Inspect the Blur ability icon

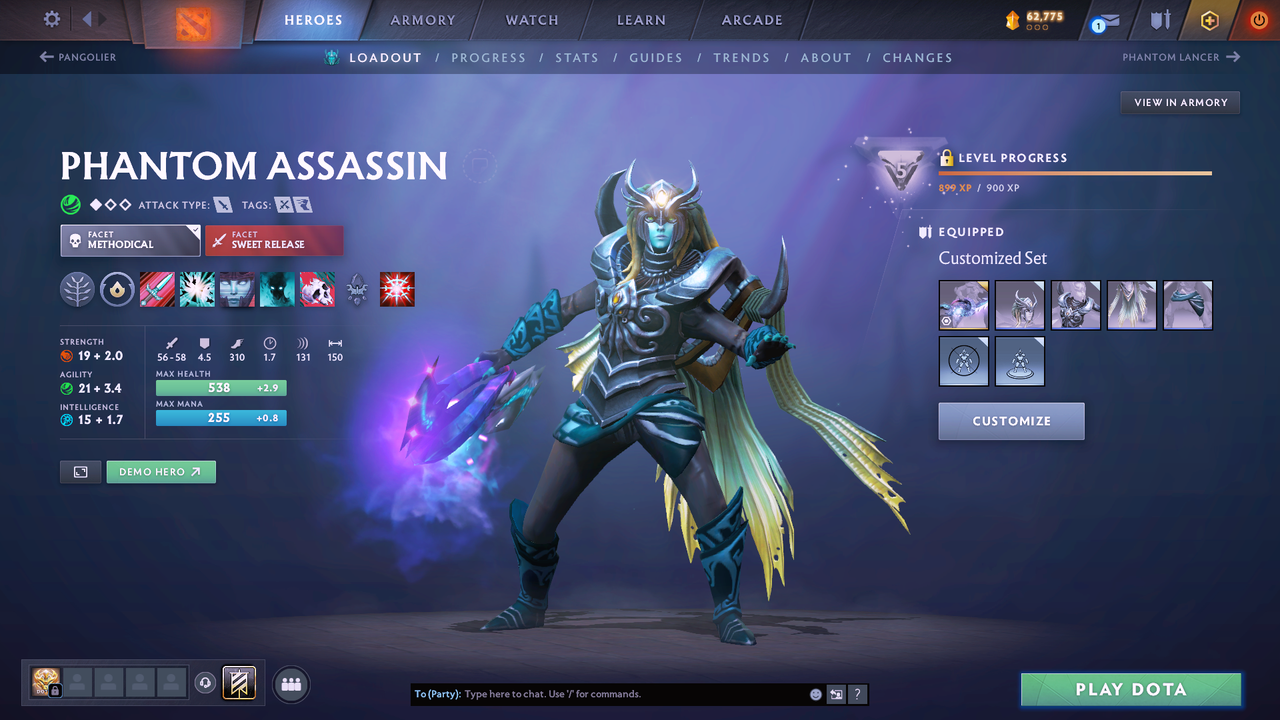(x=237, y=289)
